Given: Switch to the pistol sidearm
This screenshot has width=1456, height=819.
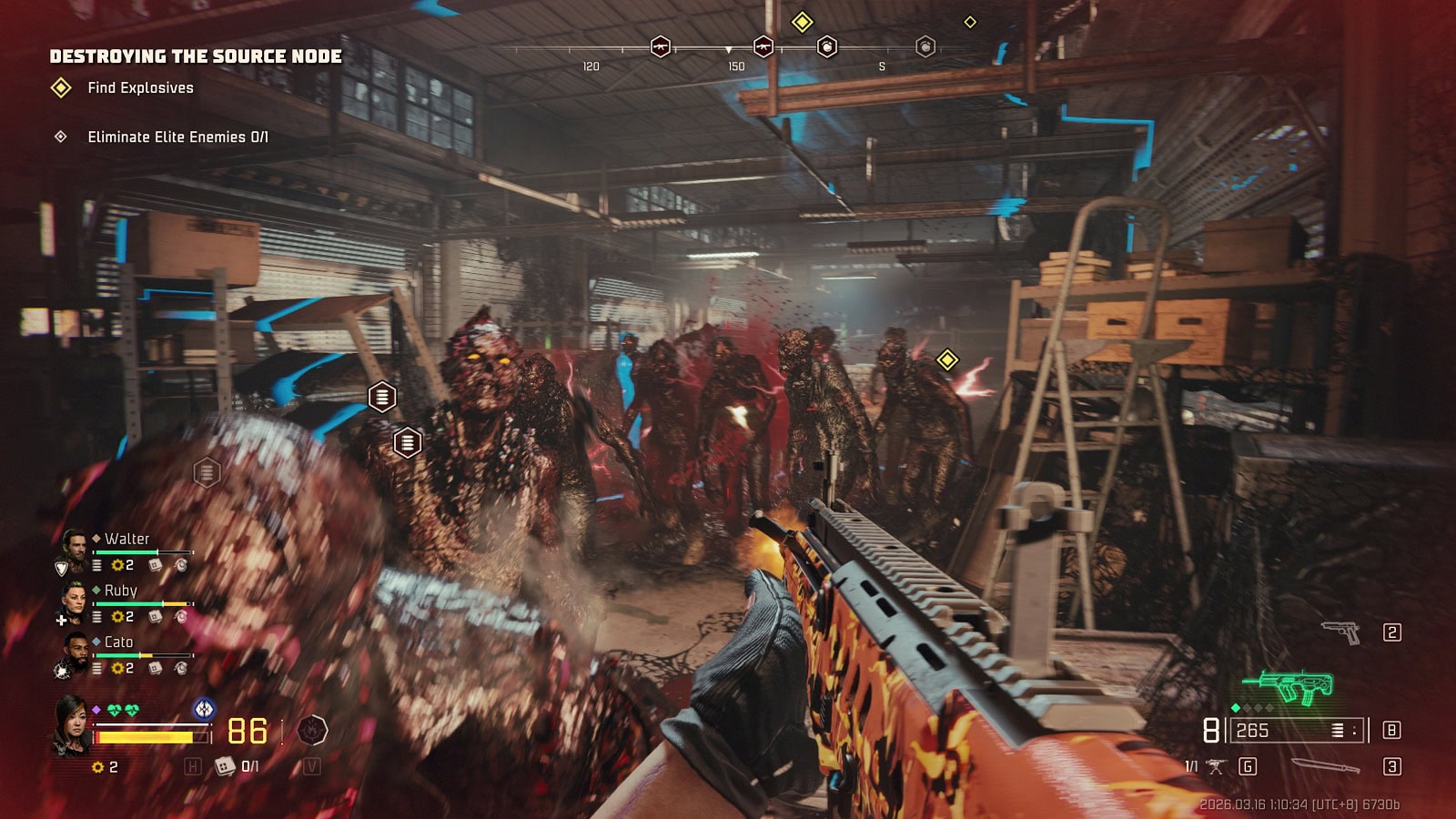Looking at the screenshot, I should coord(1340,632).
